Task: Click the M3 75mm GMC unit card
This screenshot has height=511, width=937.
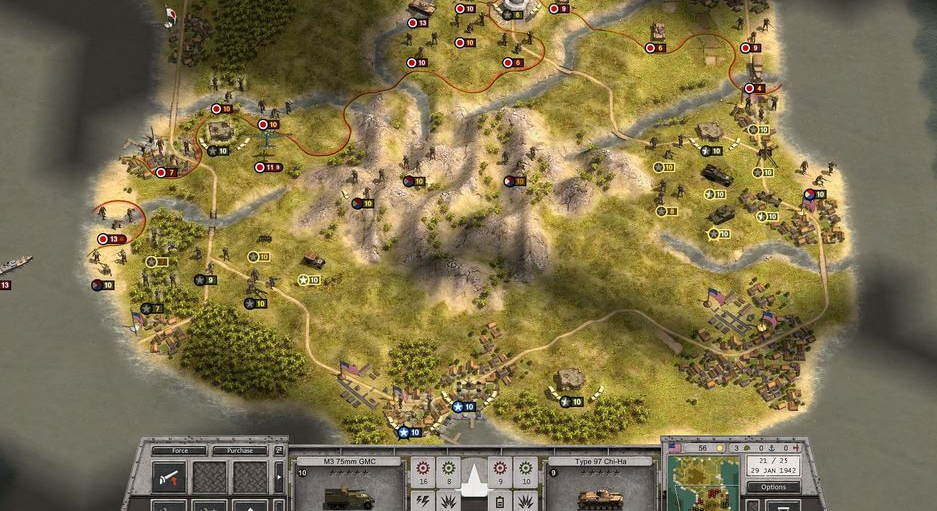Action: point(350,485)
